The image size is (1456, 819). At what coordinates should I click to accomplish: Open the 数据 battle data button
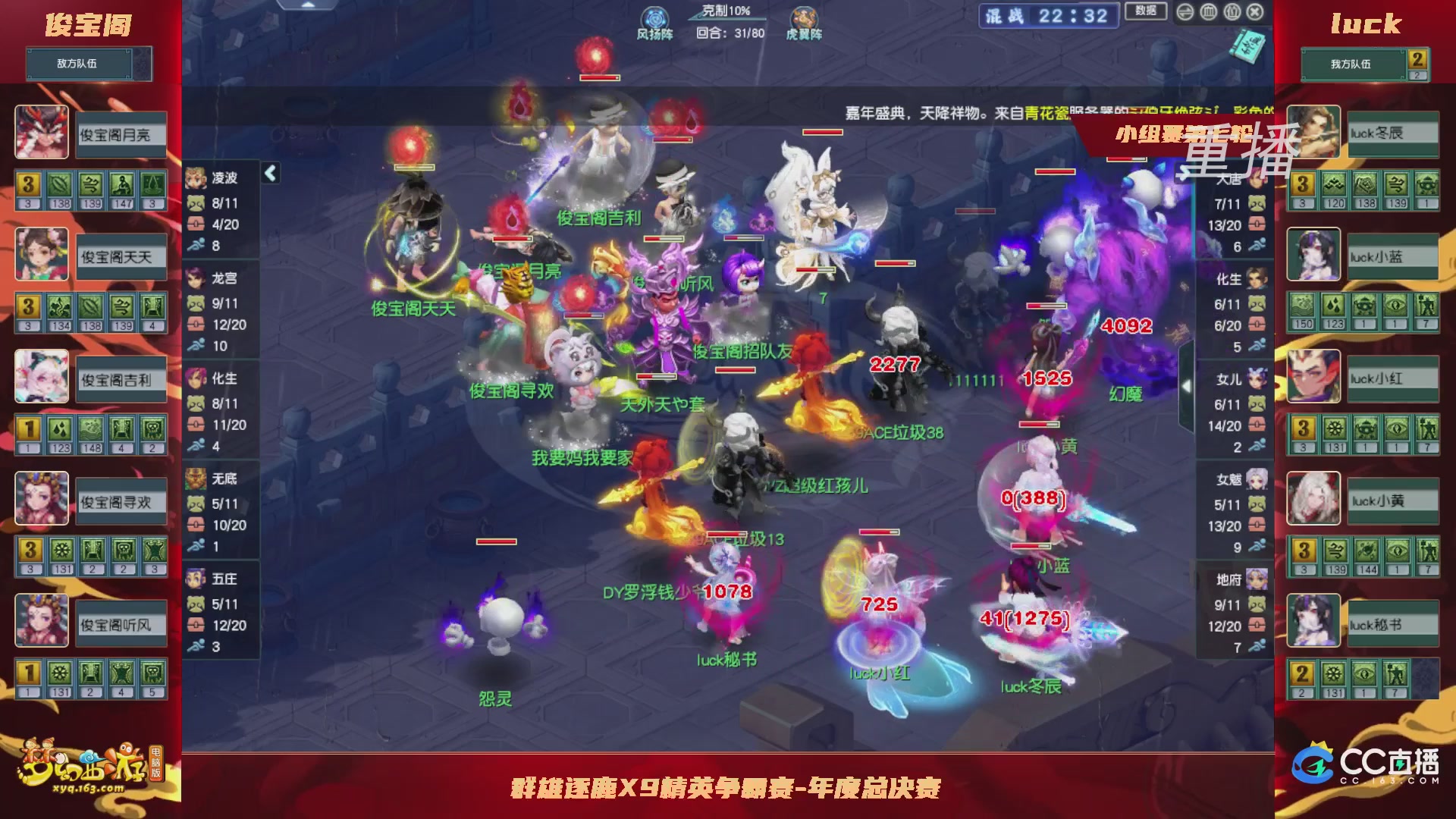point(1147,11)
